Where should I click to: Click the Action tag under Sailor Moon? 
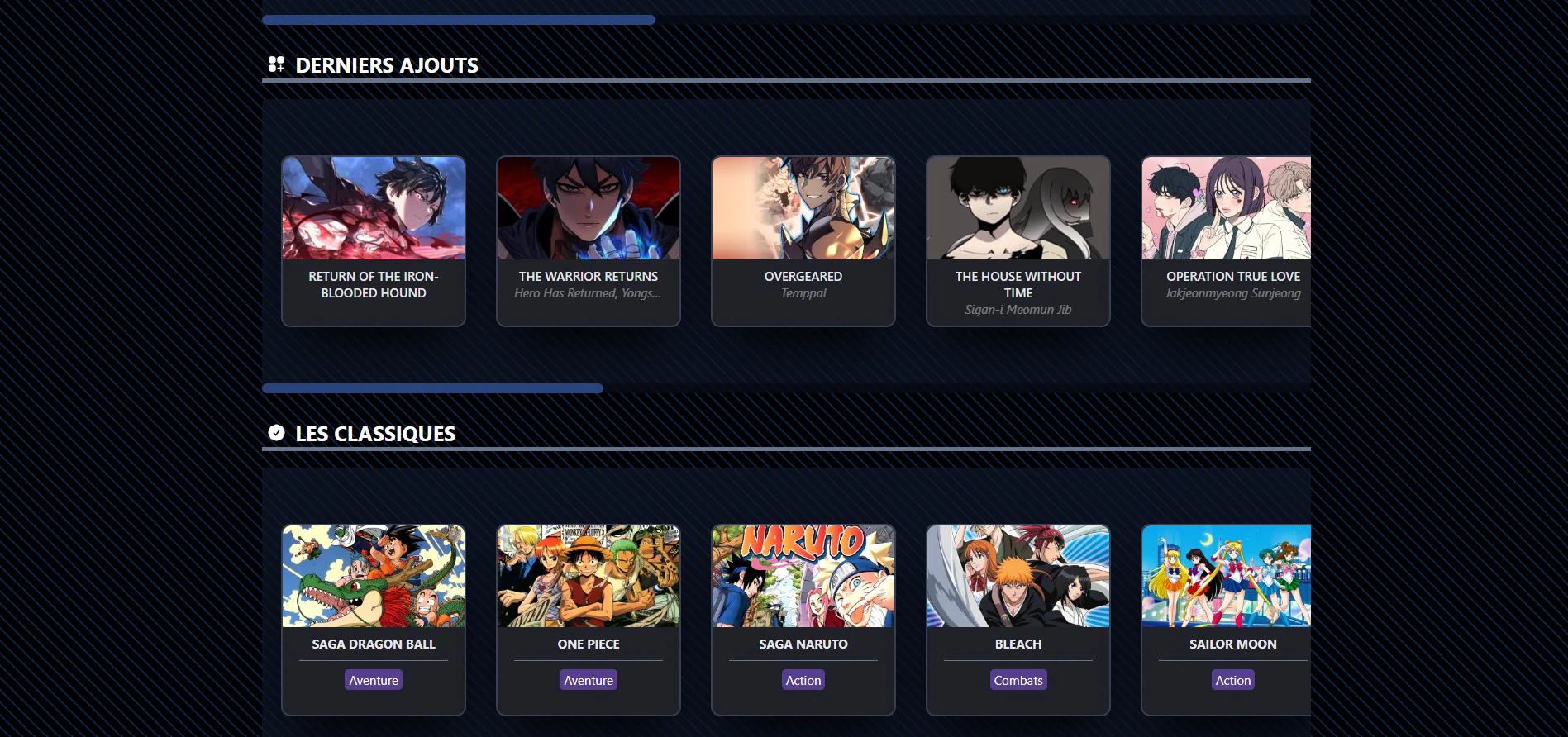pos(1233,680)
